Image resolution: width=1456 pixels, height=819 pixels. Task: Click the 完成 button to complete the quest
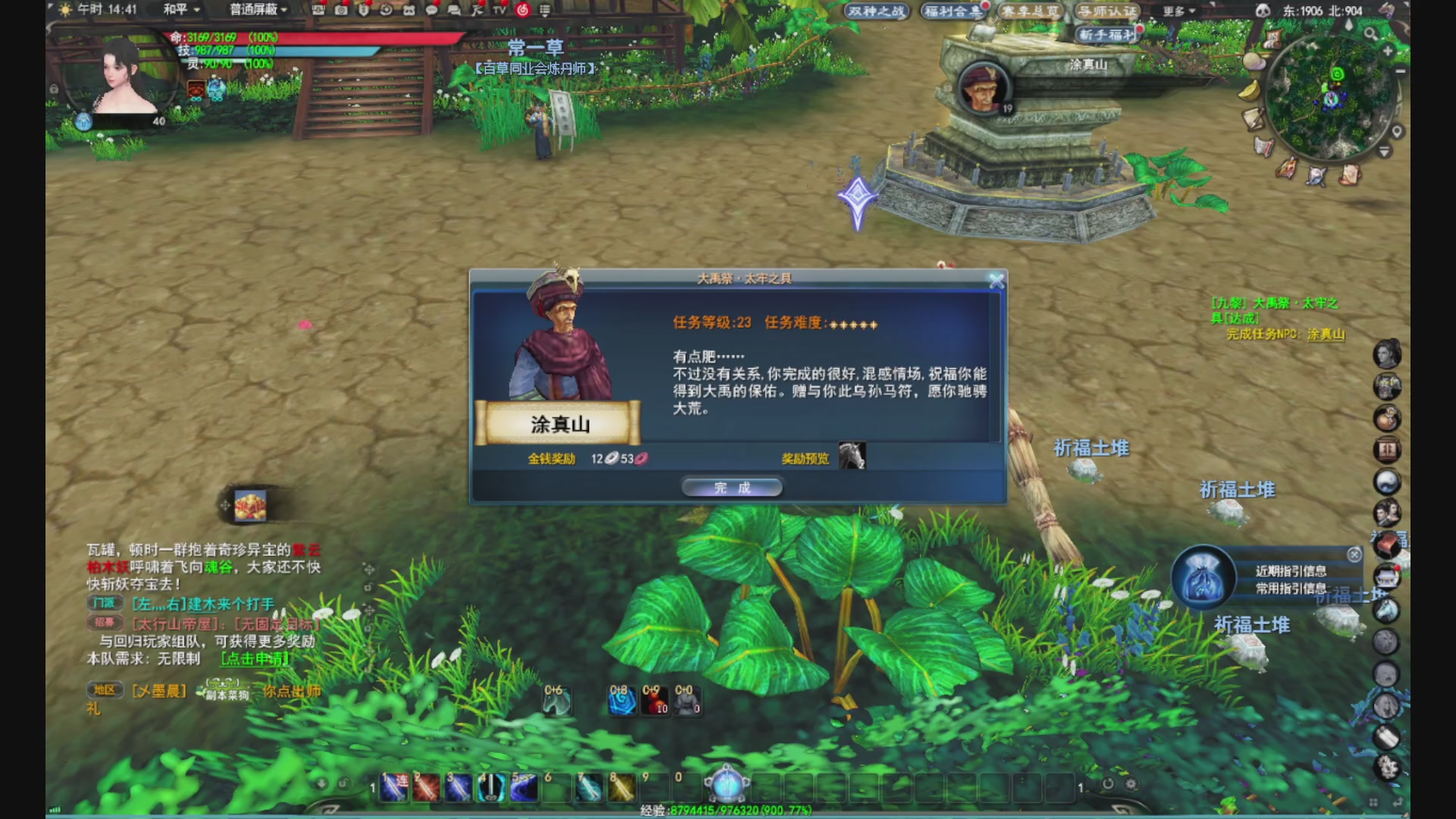coord(732,487)
